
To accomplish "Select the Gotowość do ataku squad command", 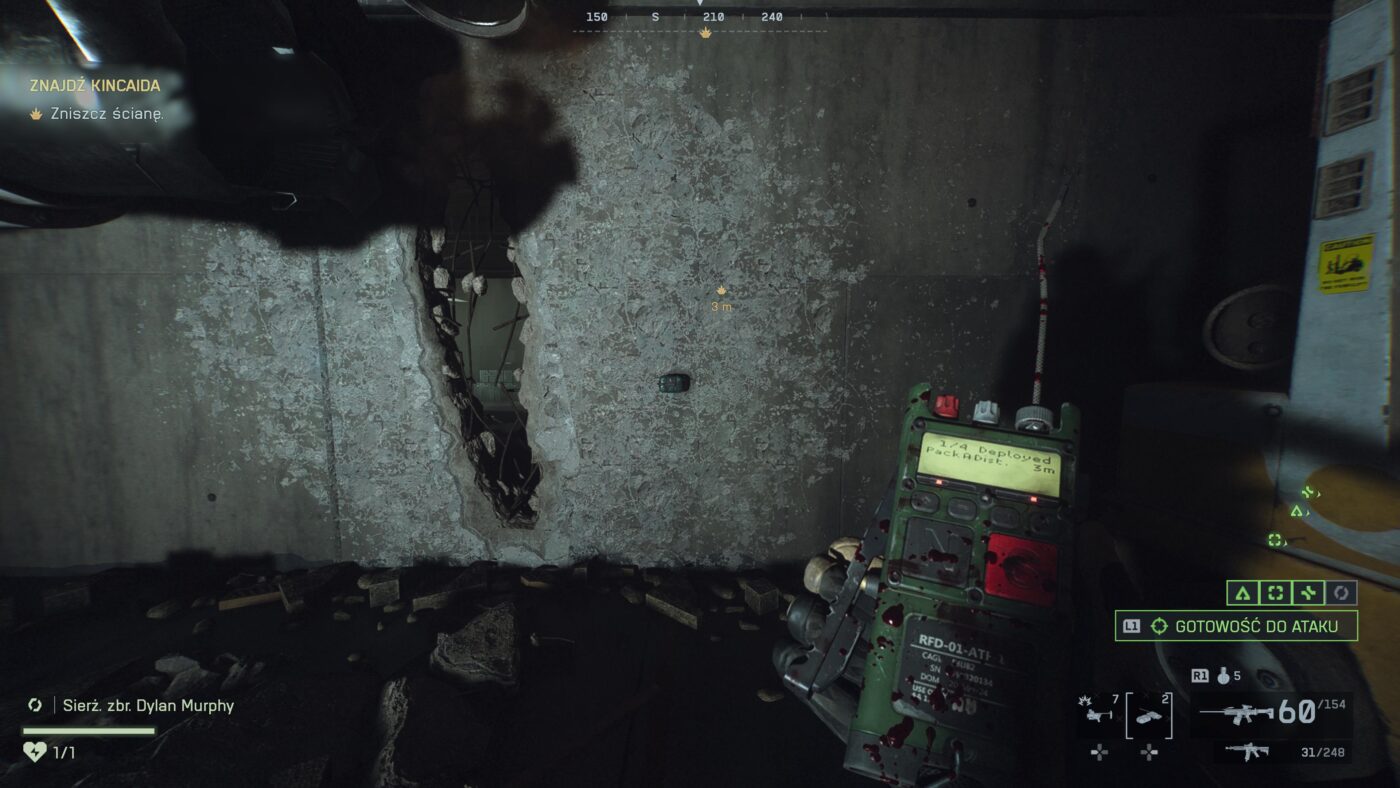I will 1237,626.
